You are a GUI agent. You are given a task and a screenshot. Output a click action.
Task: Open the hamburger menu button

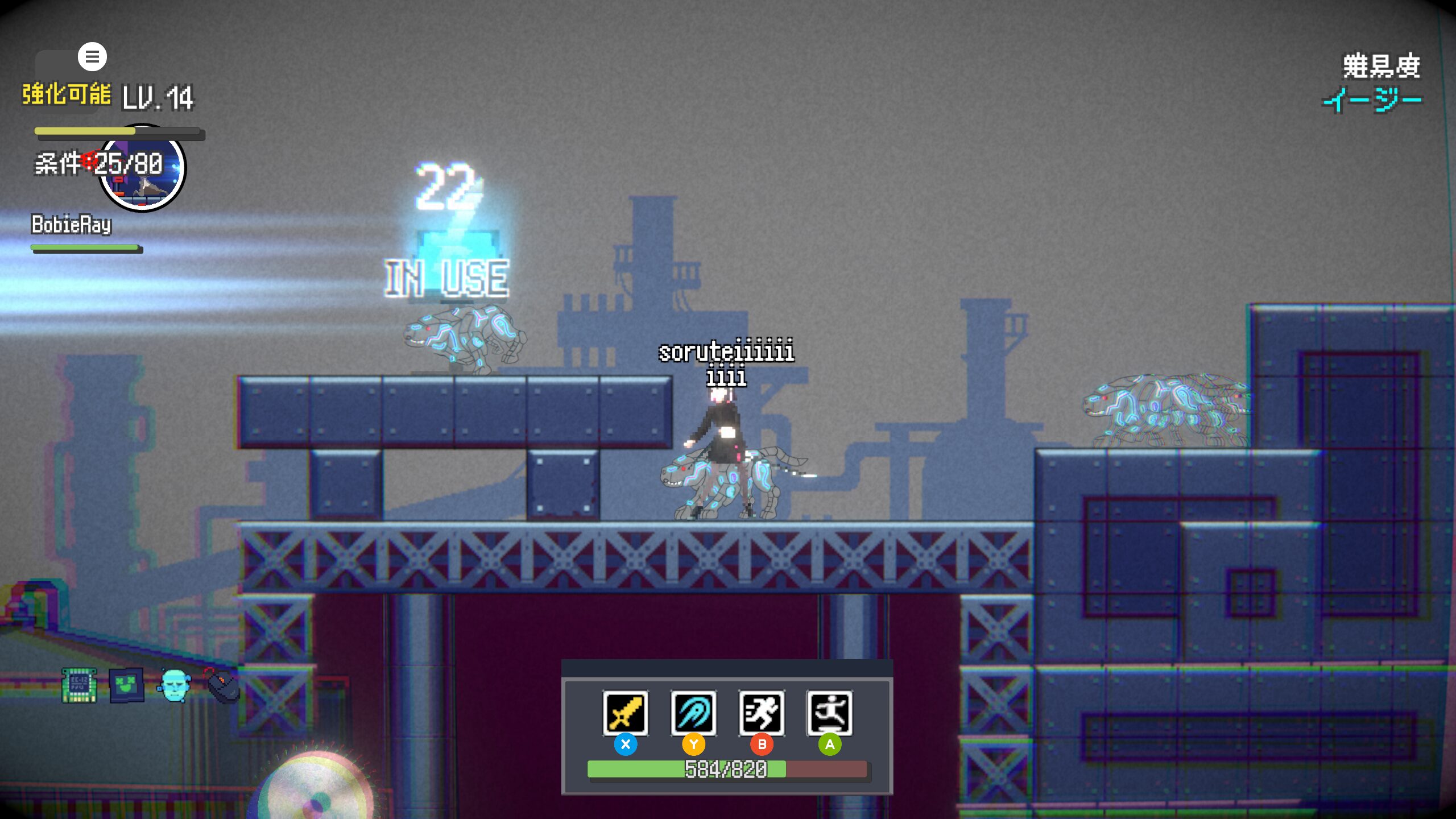(x=92, y=57)
